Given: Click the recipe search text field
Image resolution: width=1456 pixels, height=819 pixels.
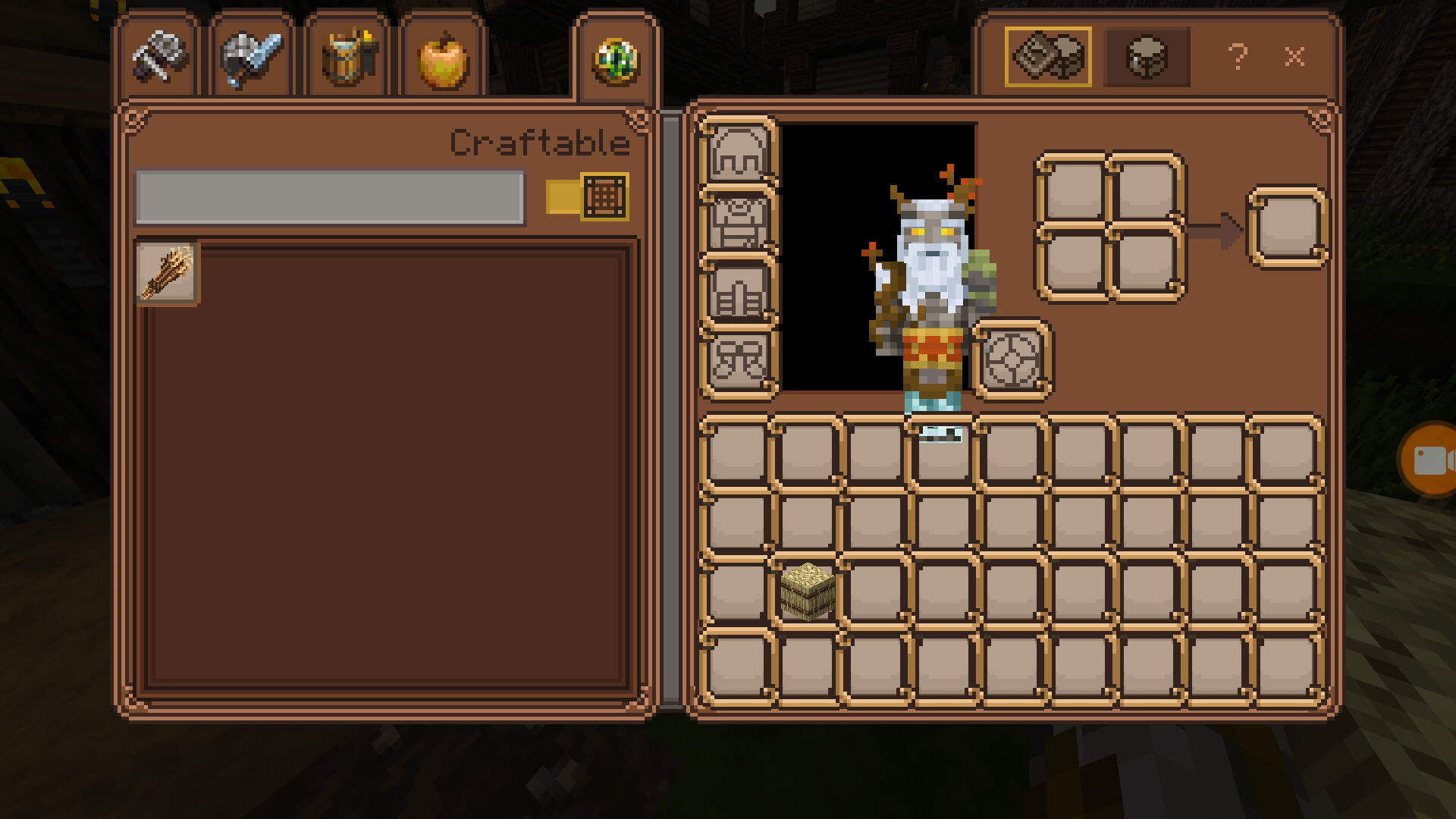Looking at the screenshot, I should tap(329, 196).
